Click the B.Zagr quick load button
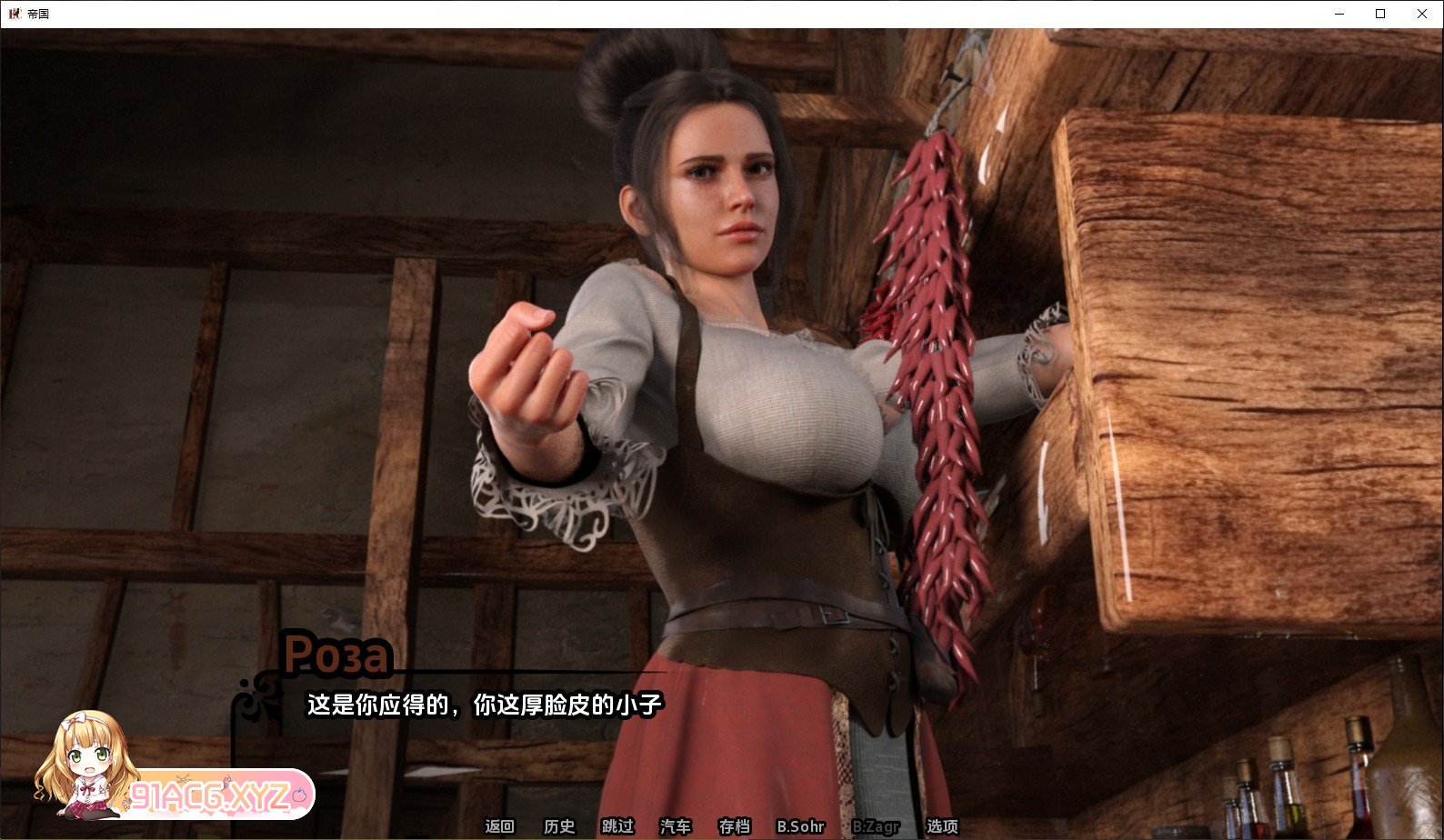The image size is (1444, 840). (x=876, y=826)
